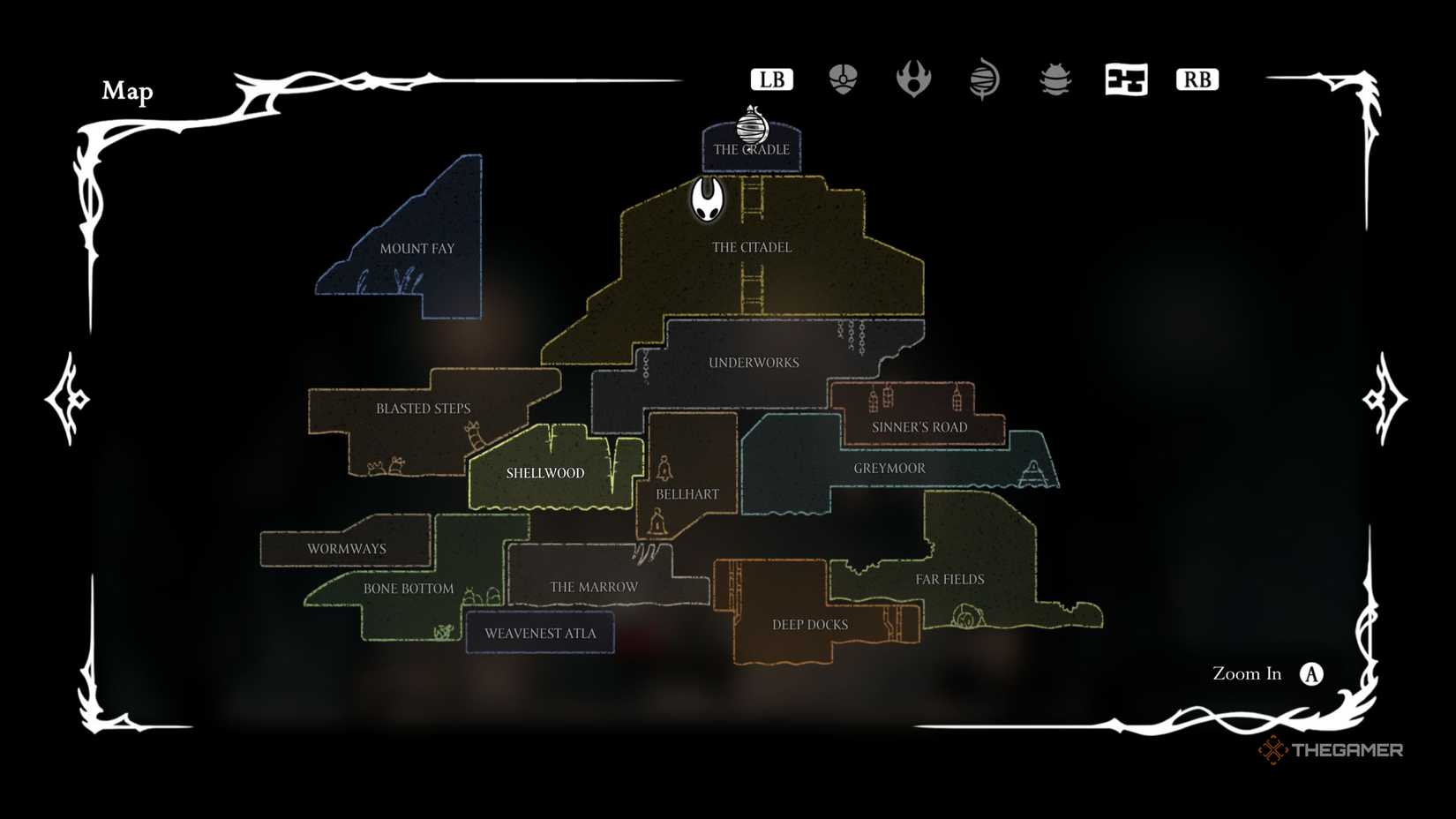
Task: Click the A button prompt next to Zoom In
Action: click(1312, 673)
